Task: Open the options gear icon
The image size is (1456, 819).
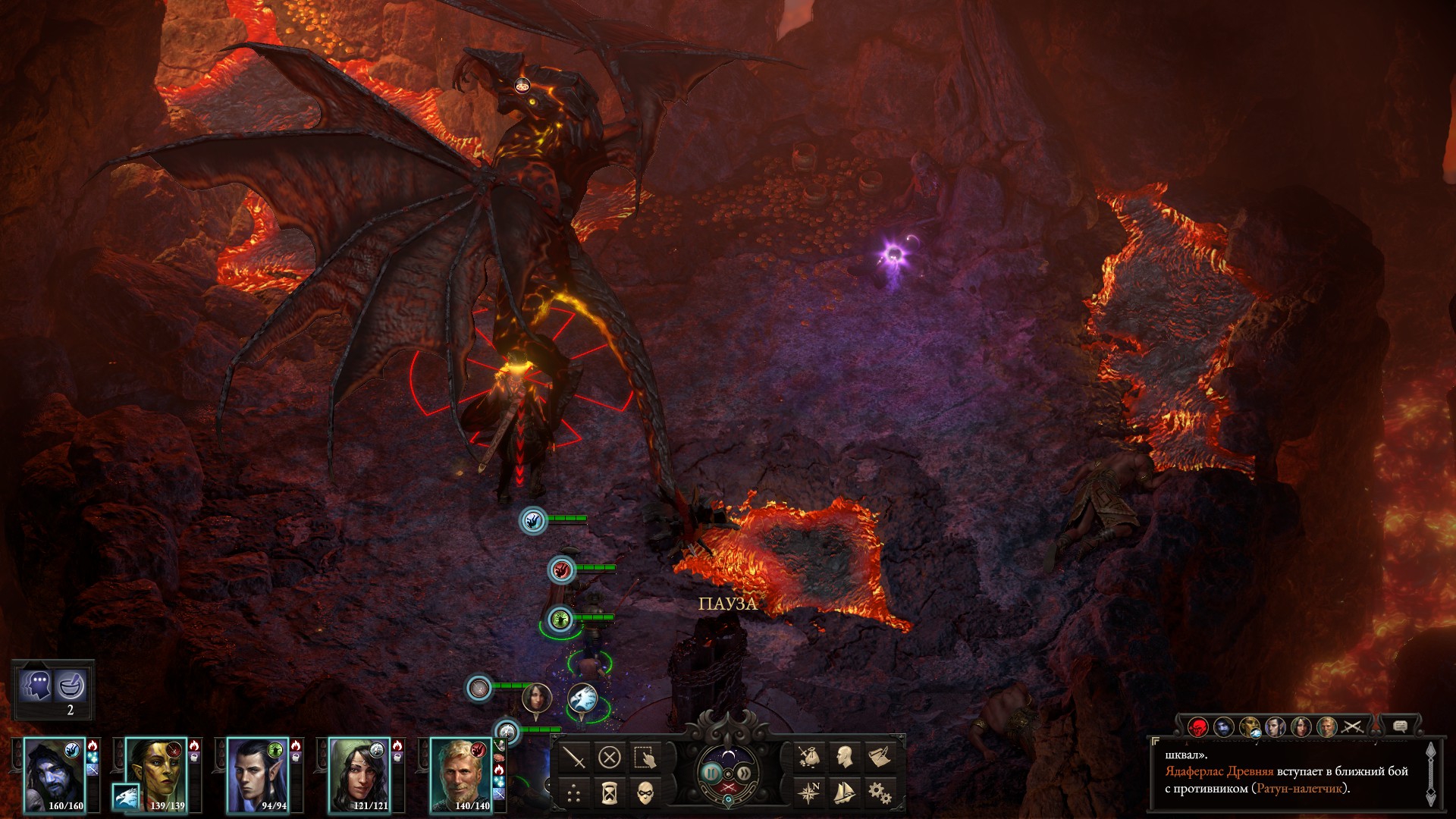Action: point(879,793)
